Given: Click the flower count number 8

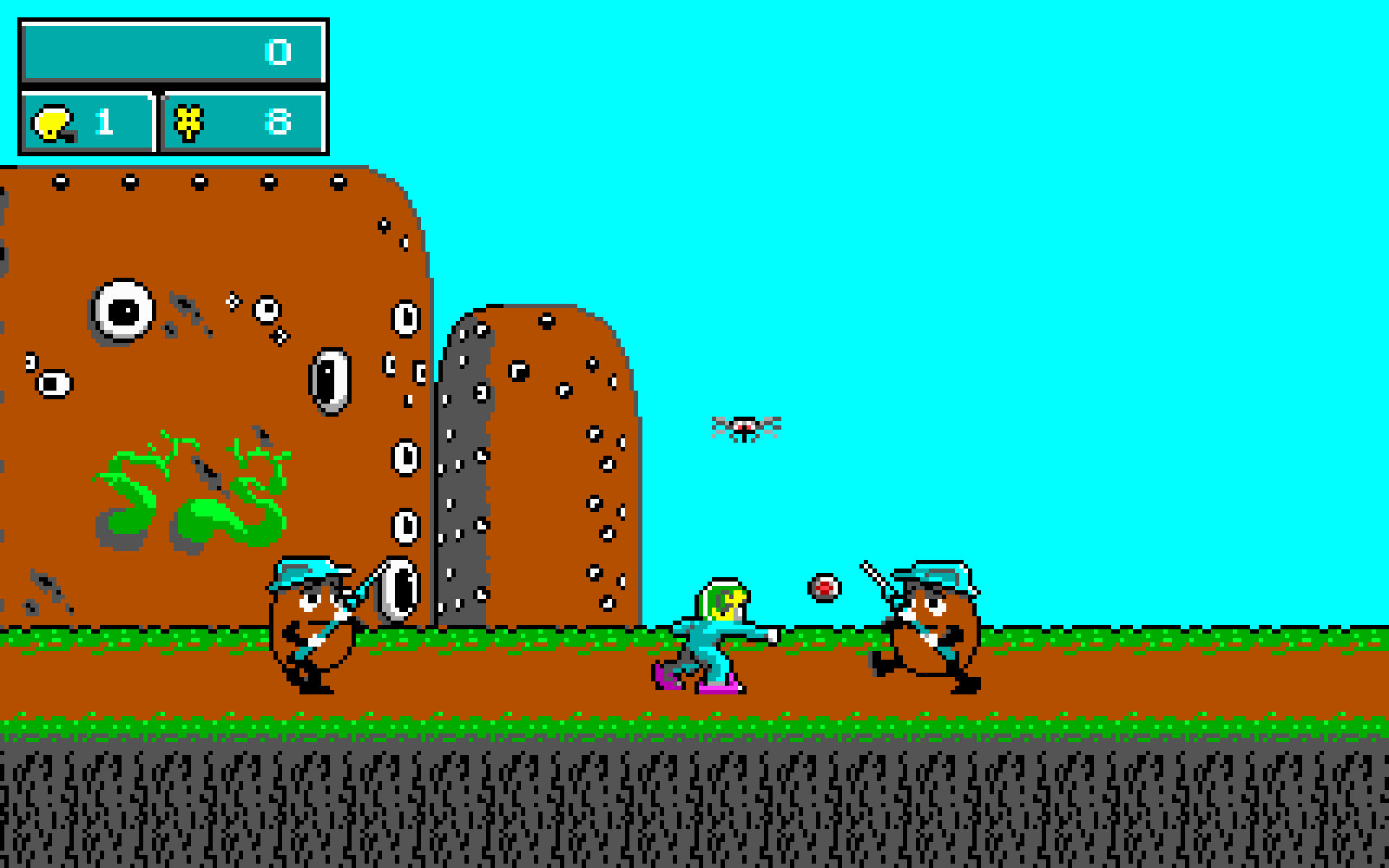Looking at the screenshot, I should coord(279,123).
